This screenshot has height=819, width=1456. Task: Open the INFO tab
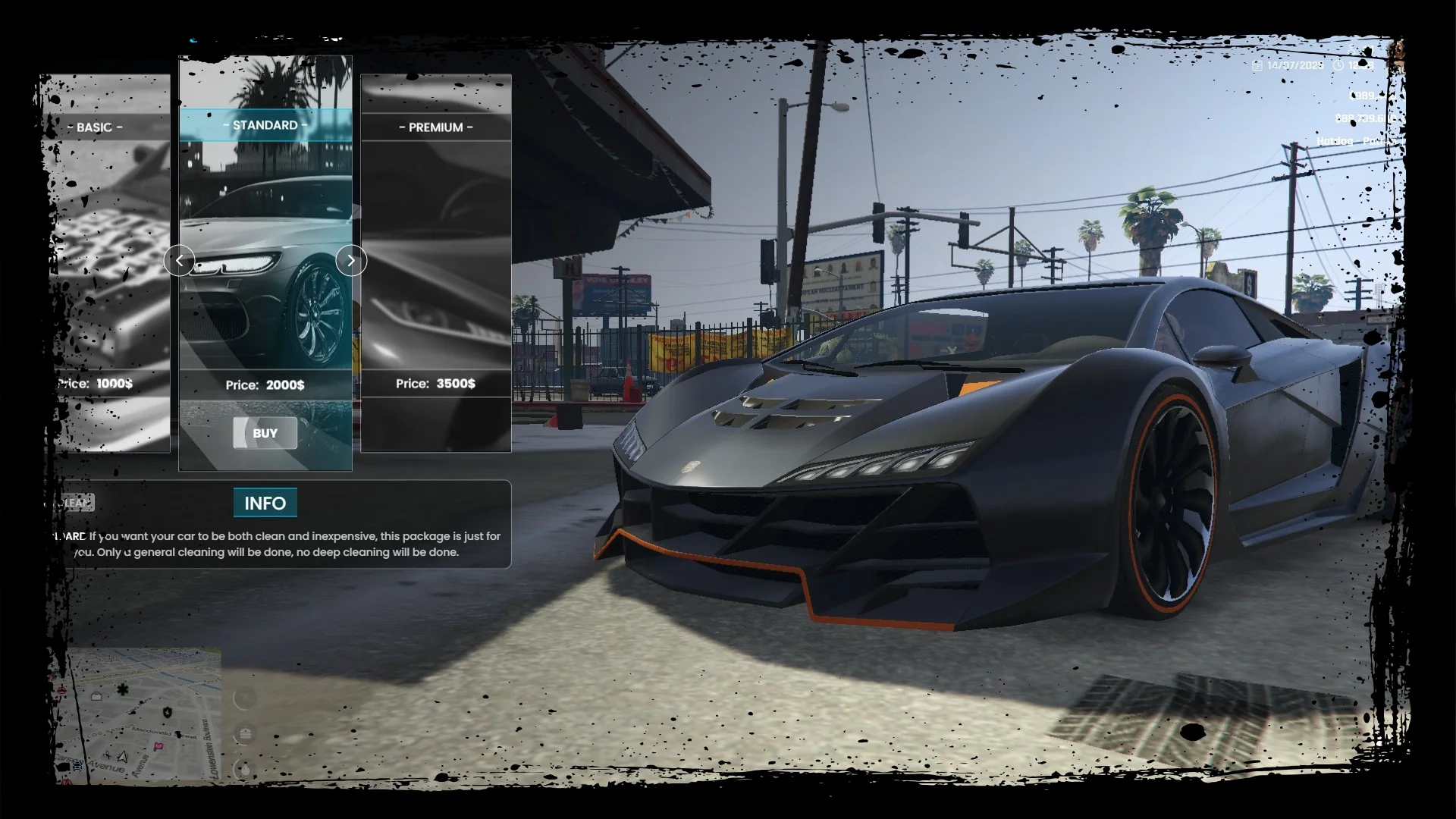265,503
